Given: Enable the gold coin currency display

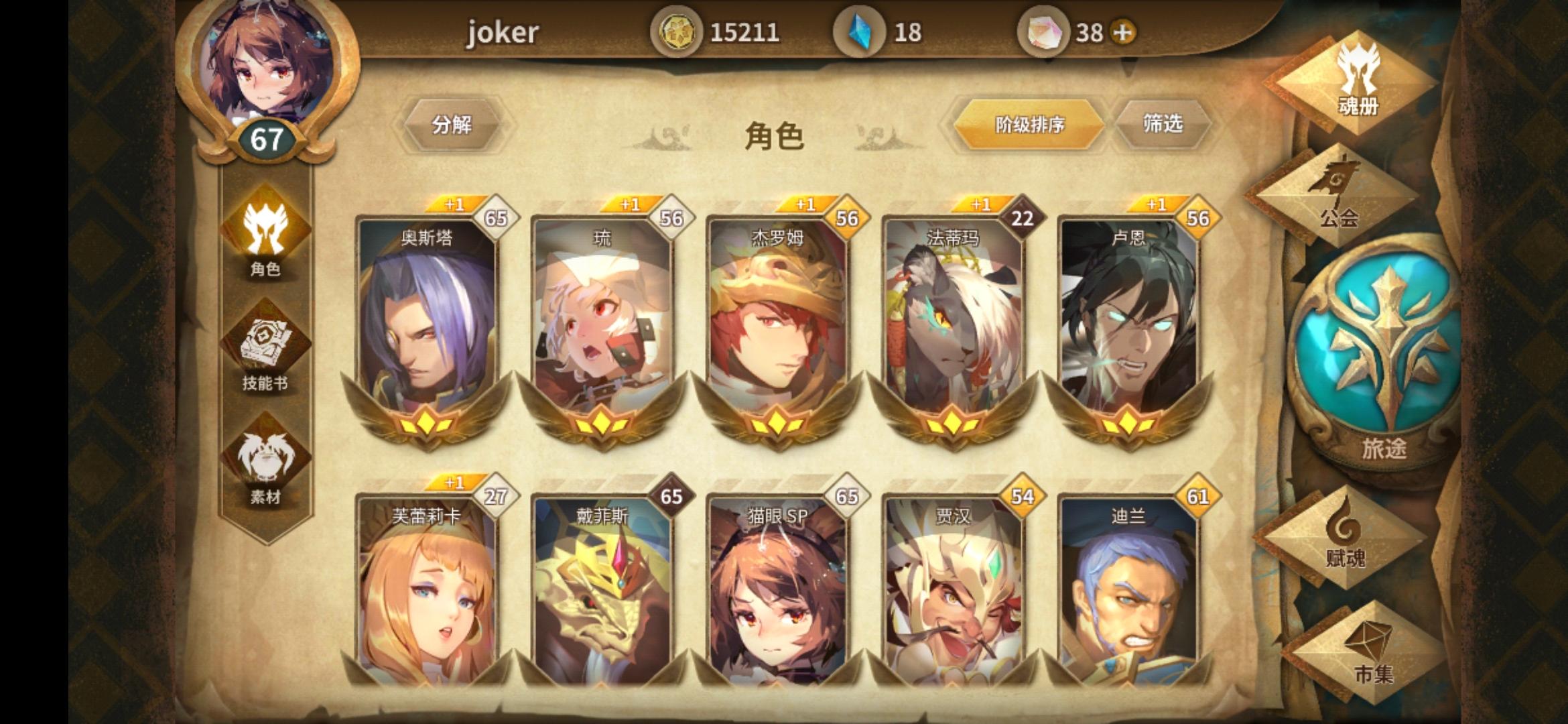Looking at the screenshot, I should coord(678,30).
